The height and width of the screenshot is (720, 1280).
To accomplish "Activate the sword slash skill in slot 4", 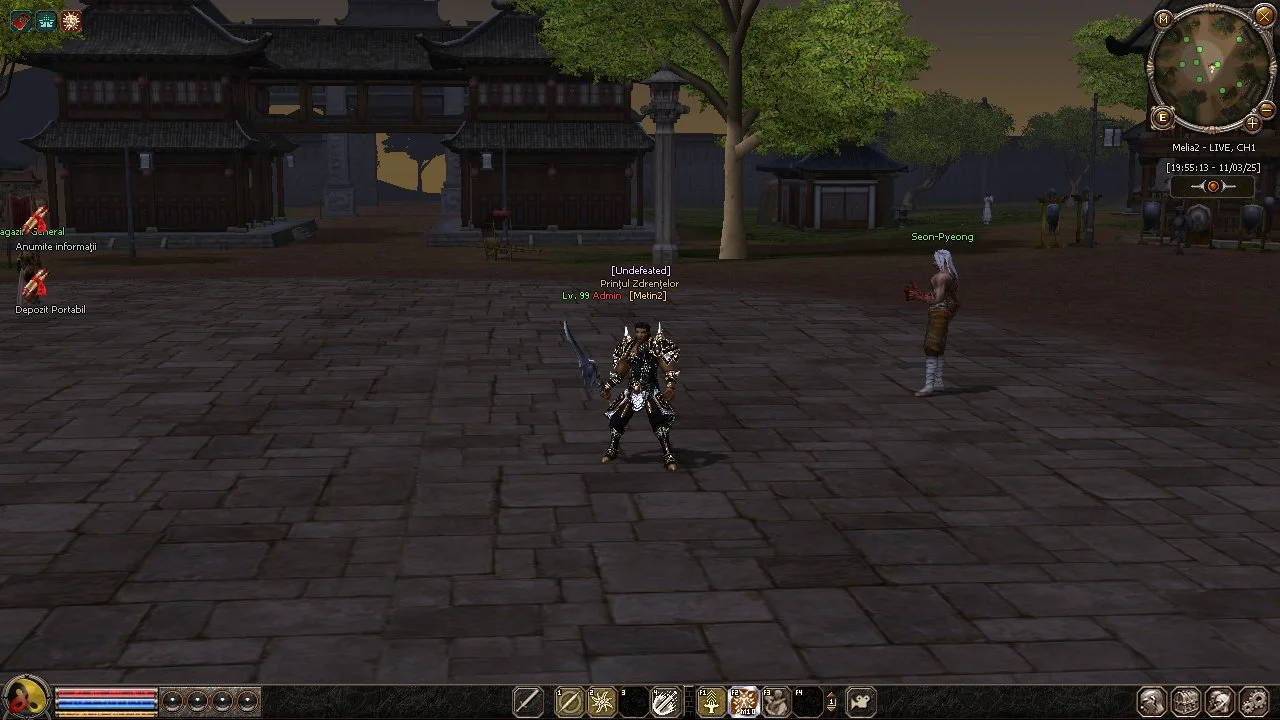I will [x=665, y=702].
